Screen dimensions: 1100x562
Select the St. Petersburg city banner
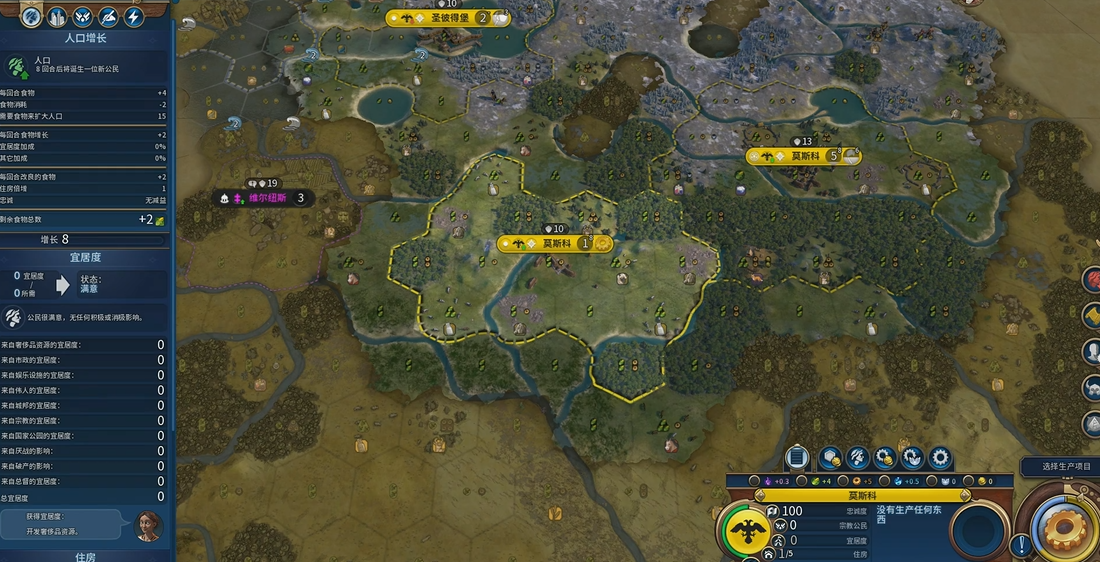click(447, 17)
